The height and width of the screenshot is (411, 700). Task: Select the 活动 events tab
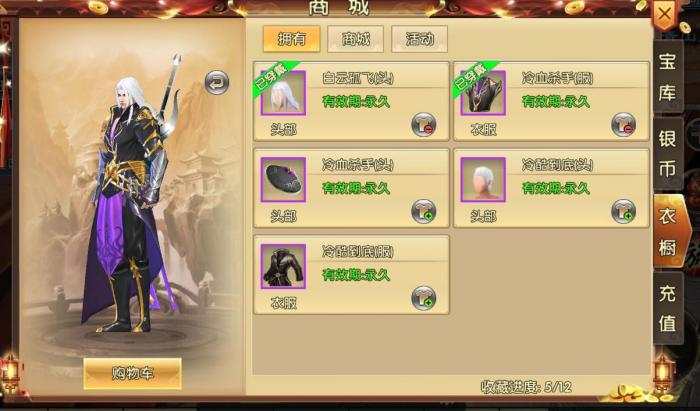[x=419, y=40]
